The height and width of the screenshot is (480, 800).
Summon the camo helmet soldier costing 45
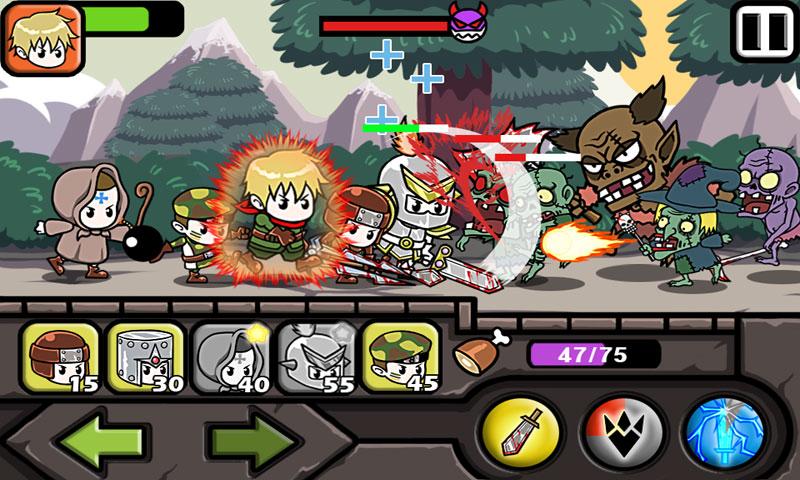pos(400,357)
